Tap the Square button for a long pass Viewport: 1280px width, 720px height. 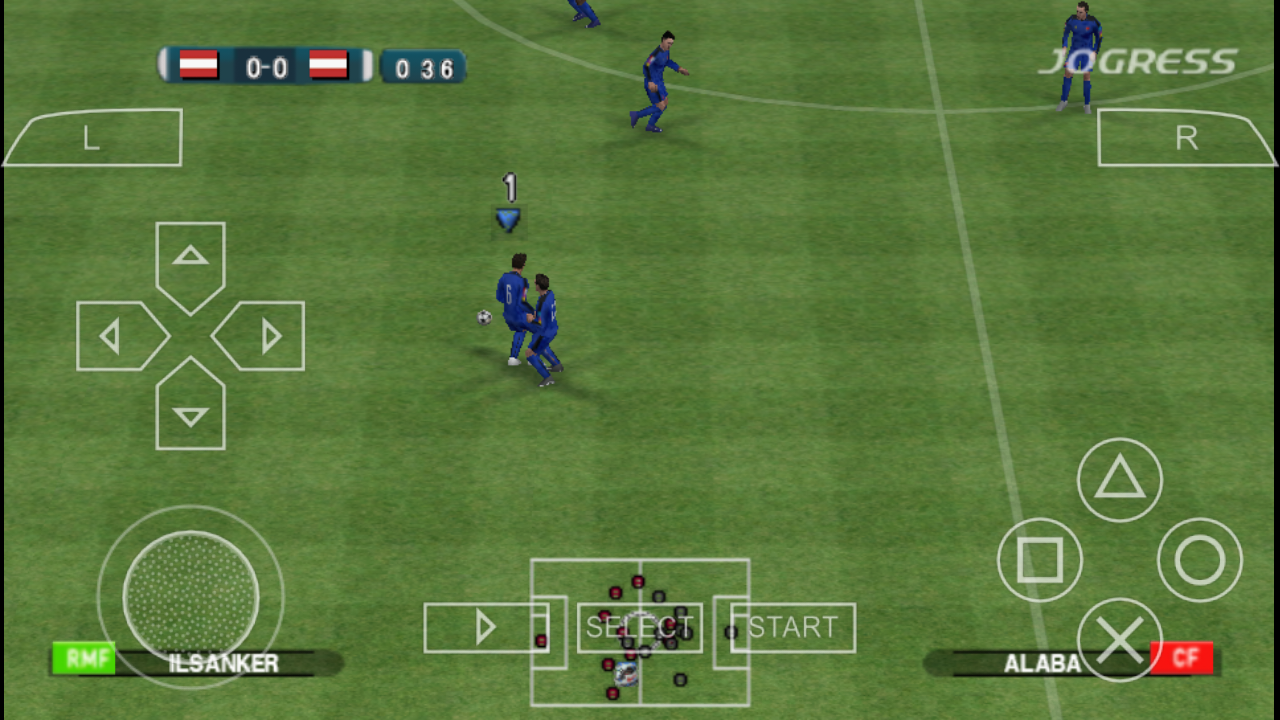1040,560
